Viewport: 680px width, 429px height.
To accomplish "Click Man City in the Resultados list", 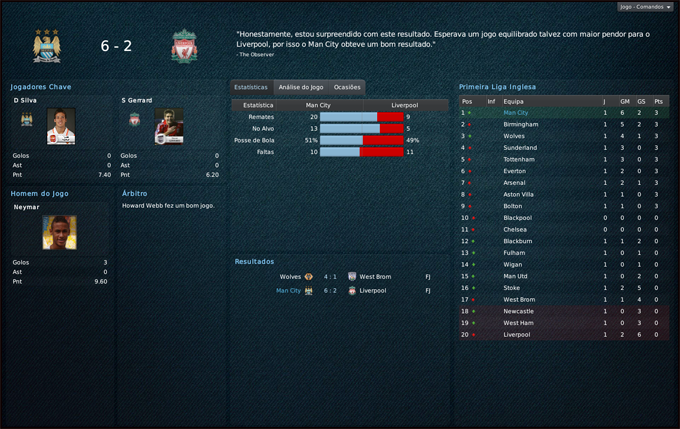I will [288, 290].
